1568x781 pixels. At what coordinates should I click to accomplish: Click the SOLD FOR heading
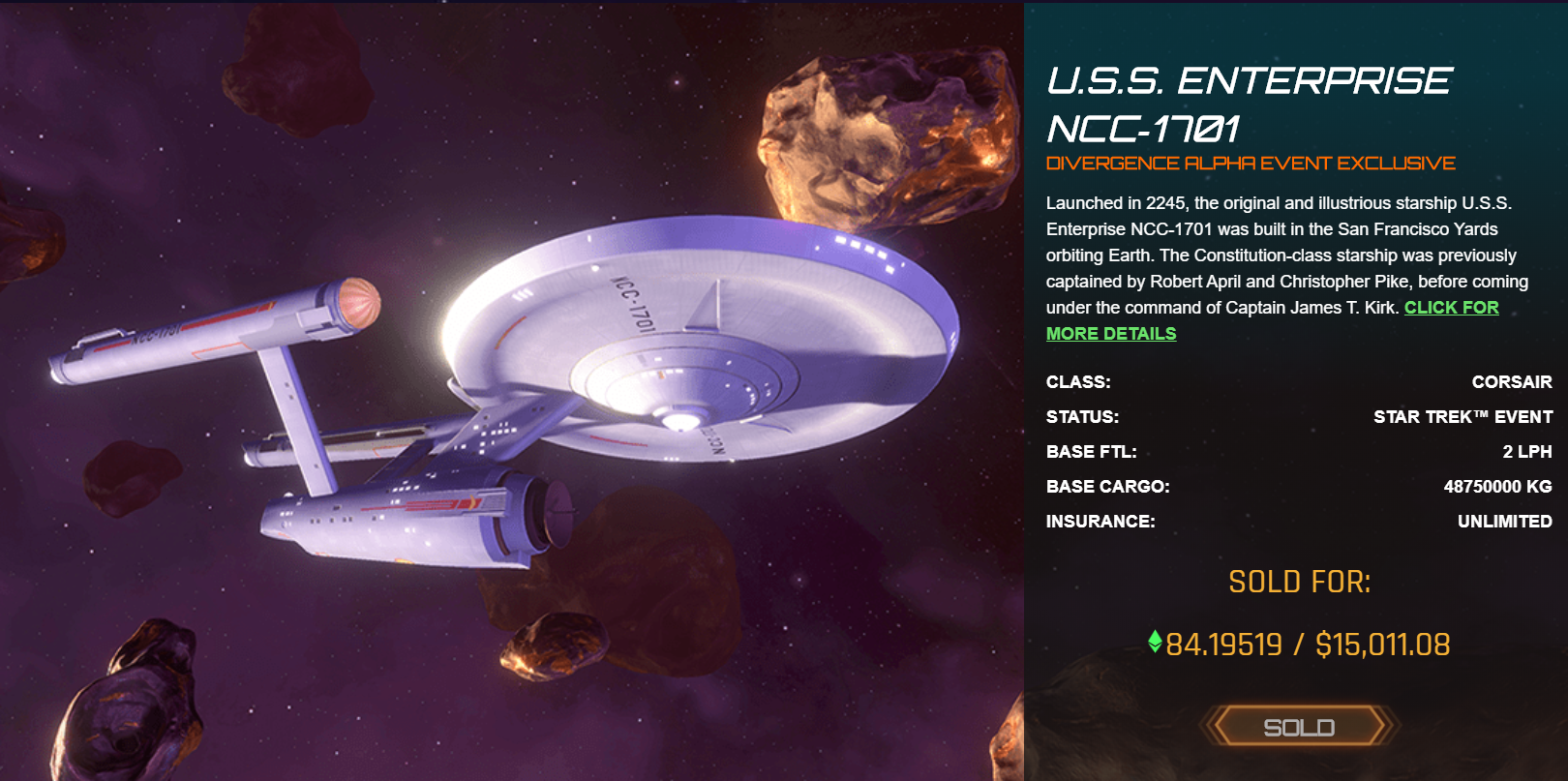1300,582
